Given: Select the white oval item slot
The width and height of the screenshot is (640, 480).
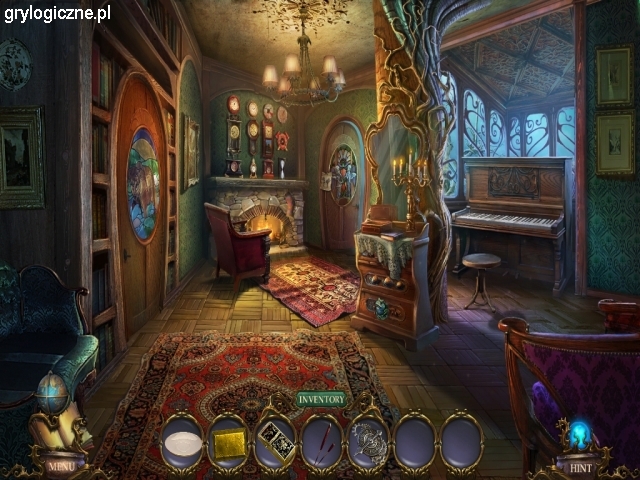Looking at the screenshot, I should 181,441.
